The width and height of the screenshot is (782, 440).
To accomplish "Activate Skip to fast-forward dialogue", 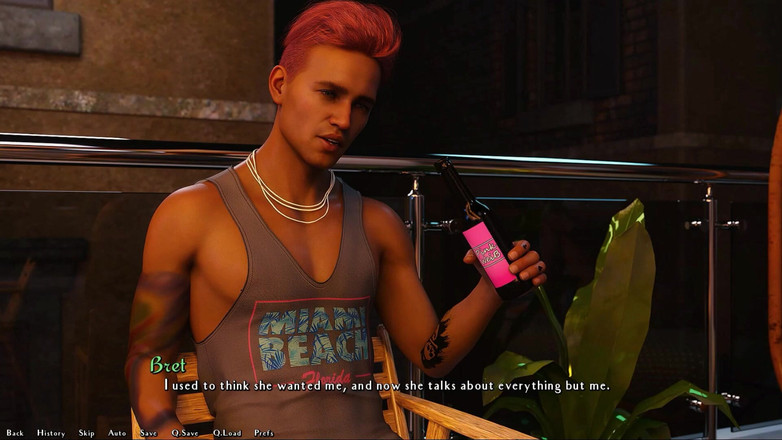I will point(87,433).
